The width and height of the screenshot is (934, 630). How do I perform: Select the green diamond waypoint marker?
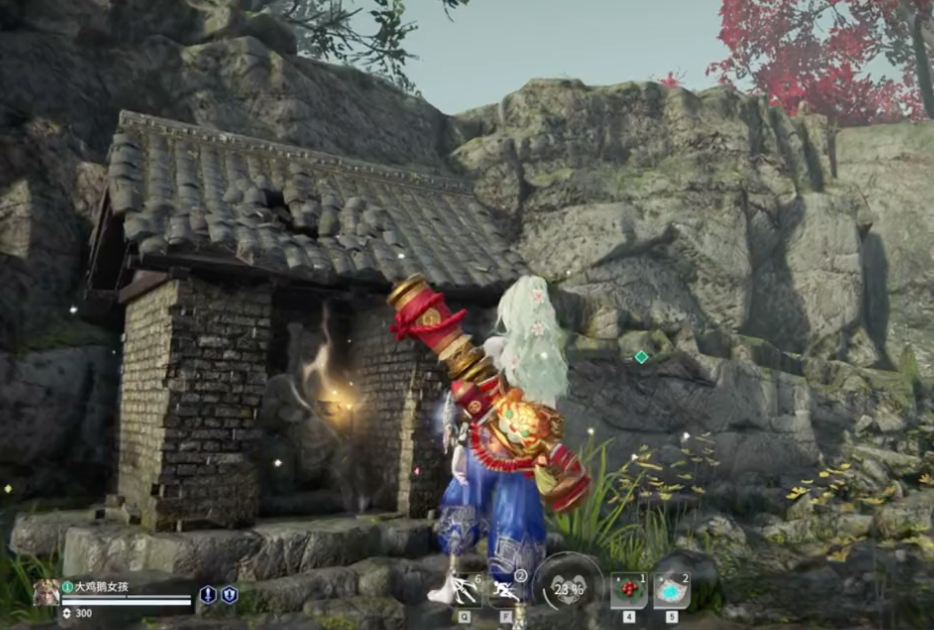tap(641, 356)
